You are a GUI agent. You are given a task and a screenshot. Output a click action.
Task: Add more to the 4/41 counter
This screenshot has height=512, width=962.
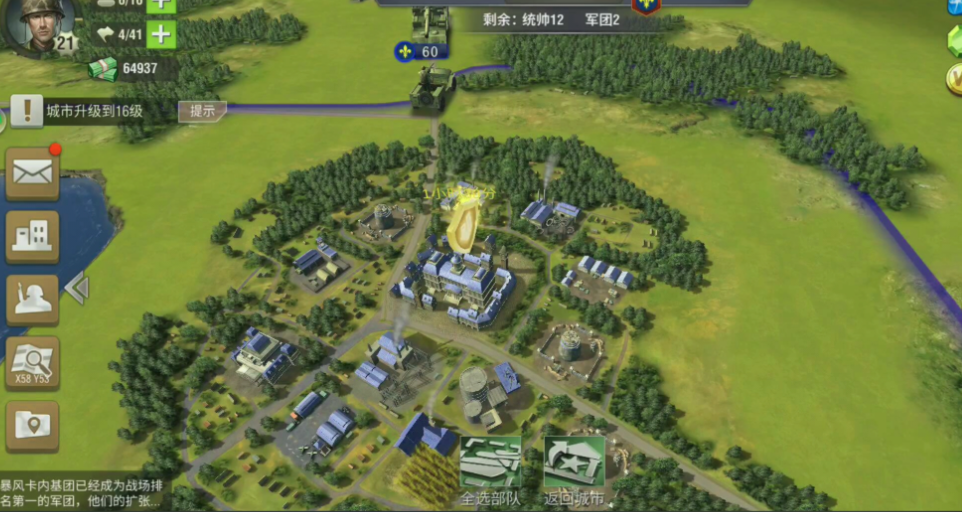click(161, 35)
